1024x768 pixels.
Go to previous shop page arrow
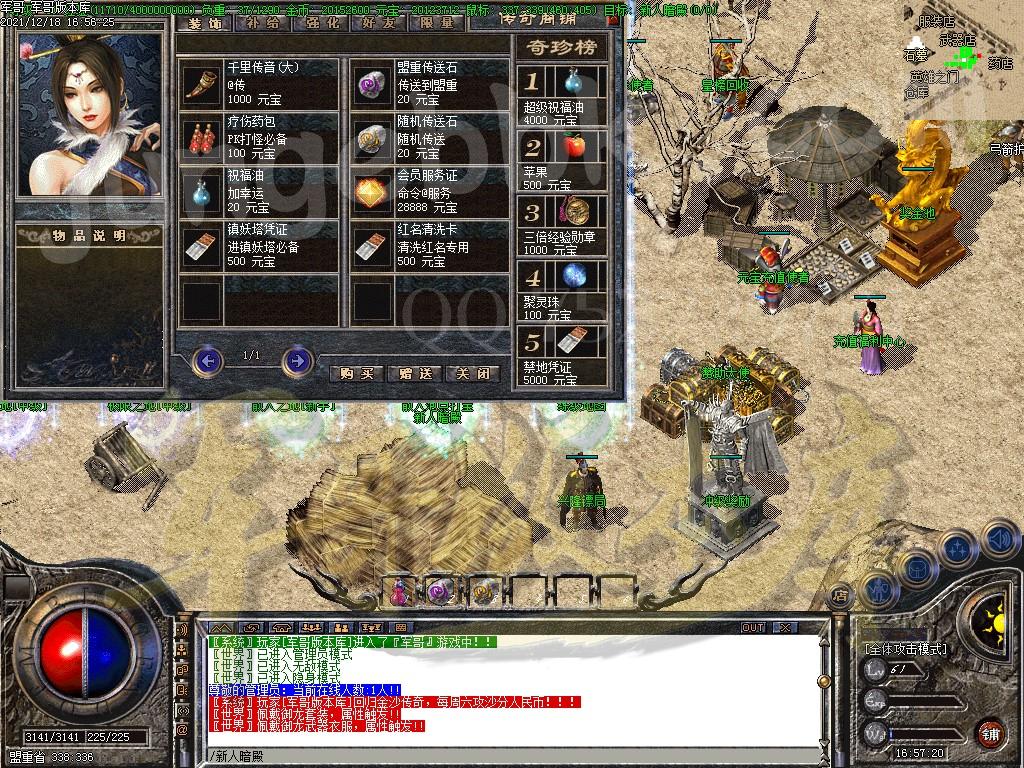pos(207,359)
